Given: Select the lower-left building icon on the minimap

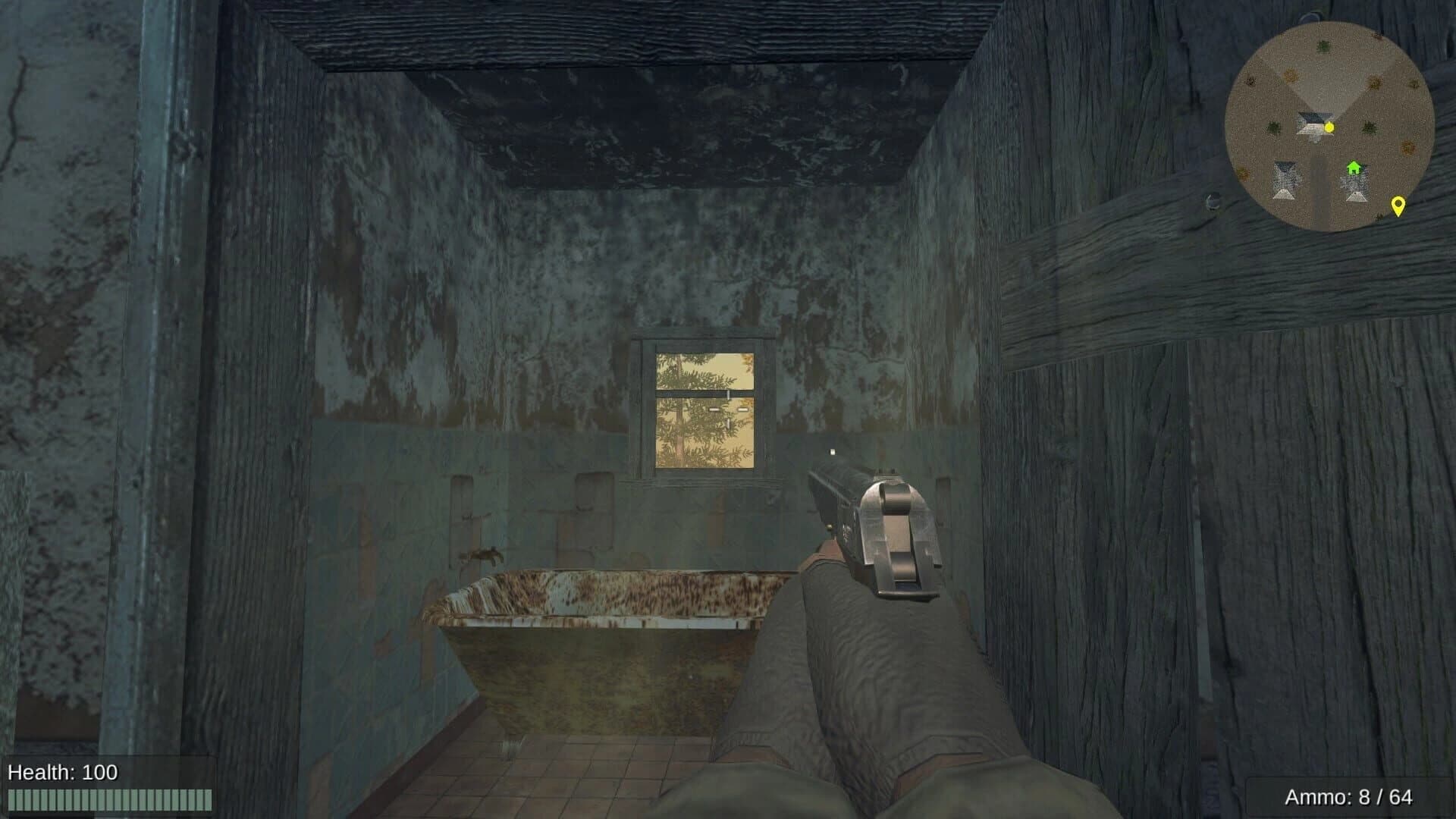Looking at the screenshot, I should pos(1285,180).
